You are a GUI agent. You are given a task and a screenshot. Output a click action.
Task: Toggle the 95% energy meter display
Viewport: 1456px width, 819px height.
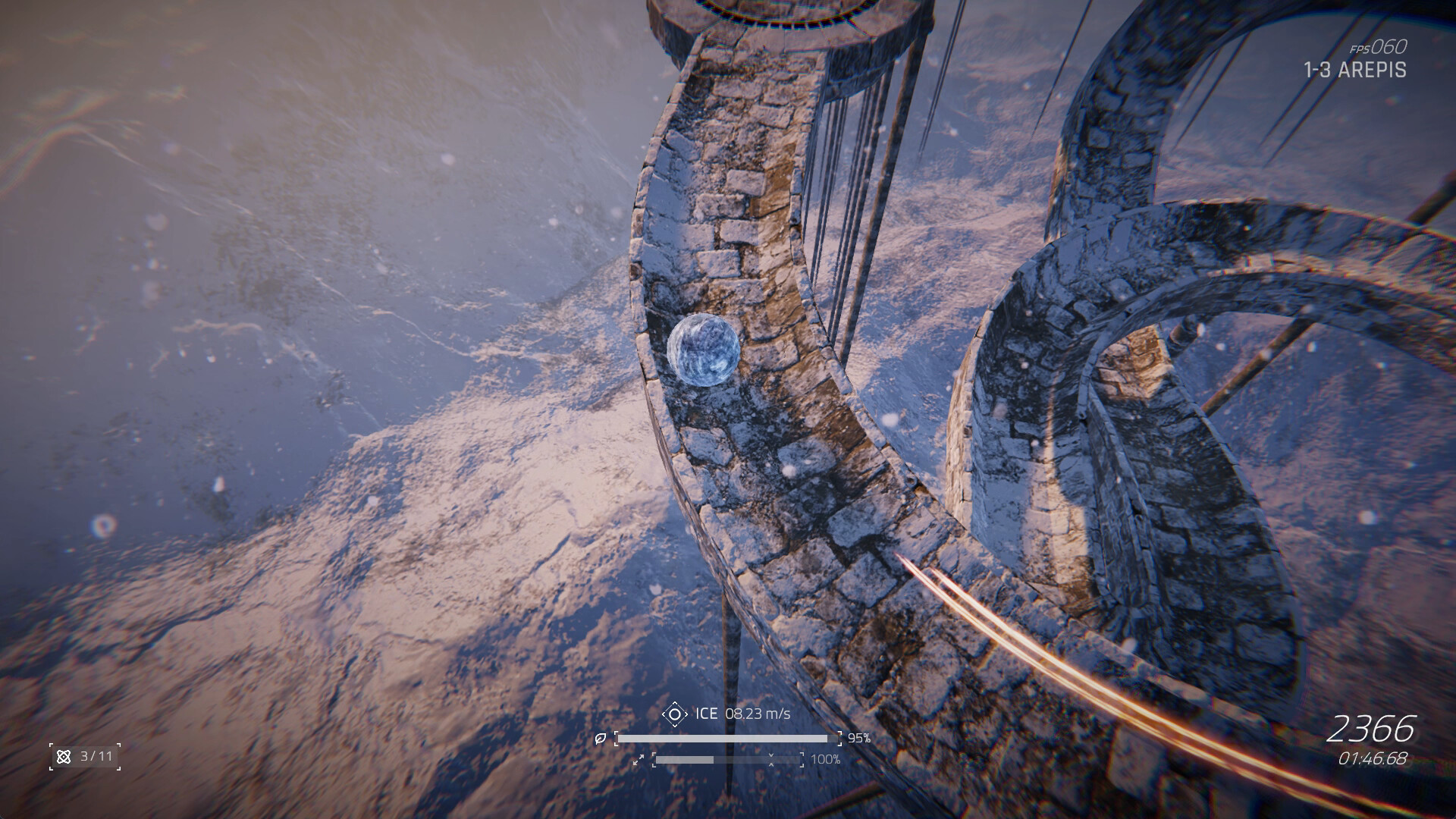pyautogui.click(x=728, y=739)
